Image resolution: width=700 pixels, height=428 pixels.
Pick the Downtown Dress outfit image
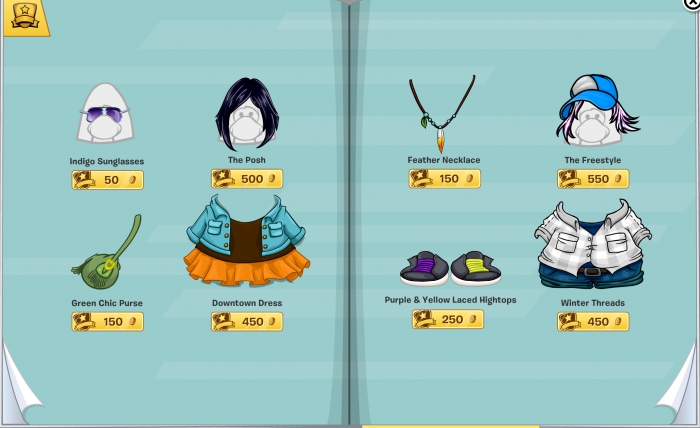click(x=246, y=243)
